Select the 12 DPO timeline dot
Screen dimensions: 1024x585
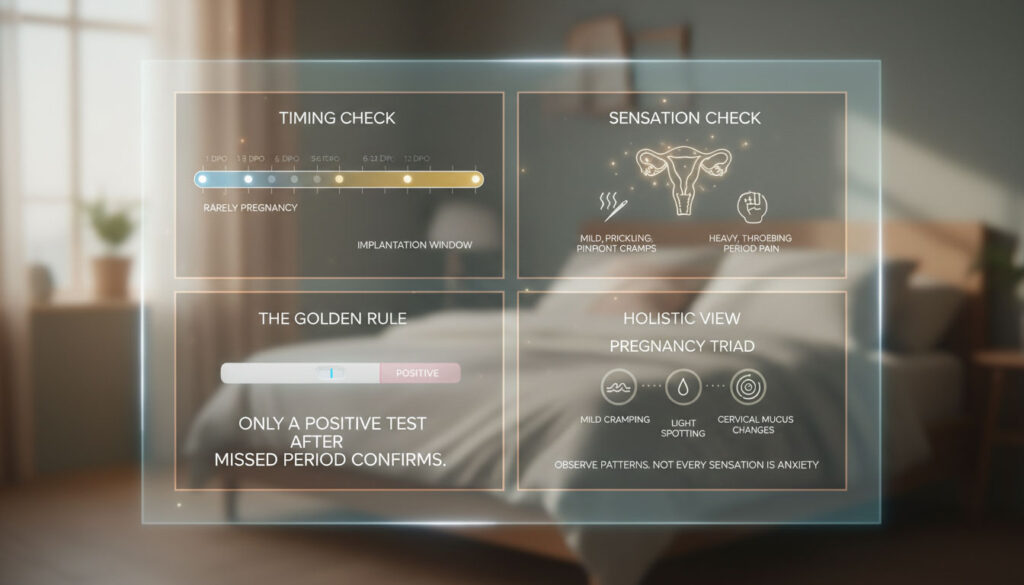(x=408, y=179)
